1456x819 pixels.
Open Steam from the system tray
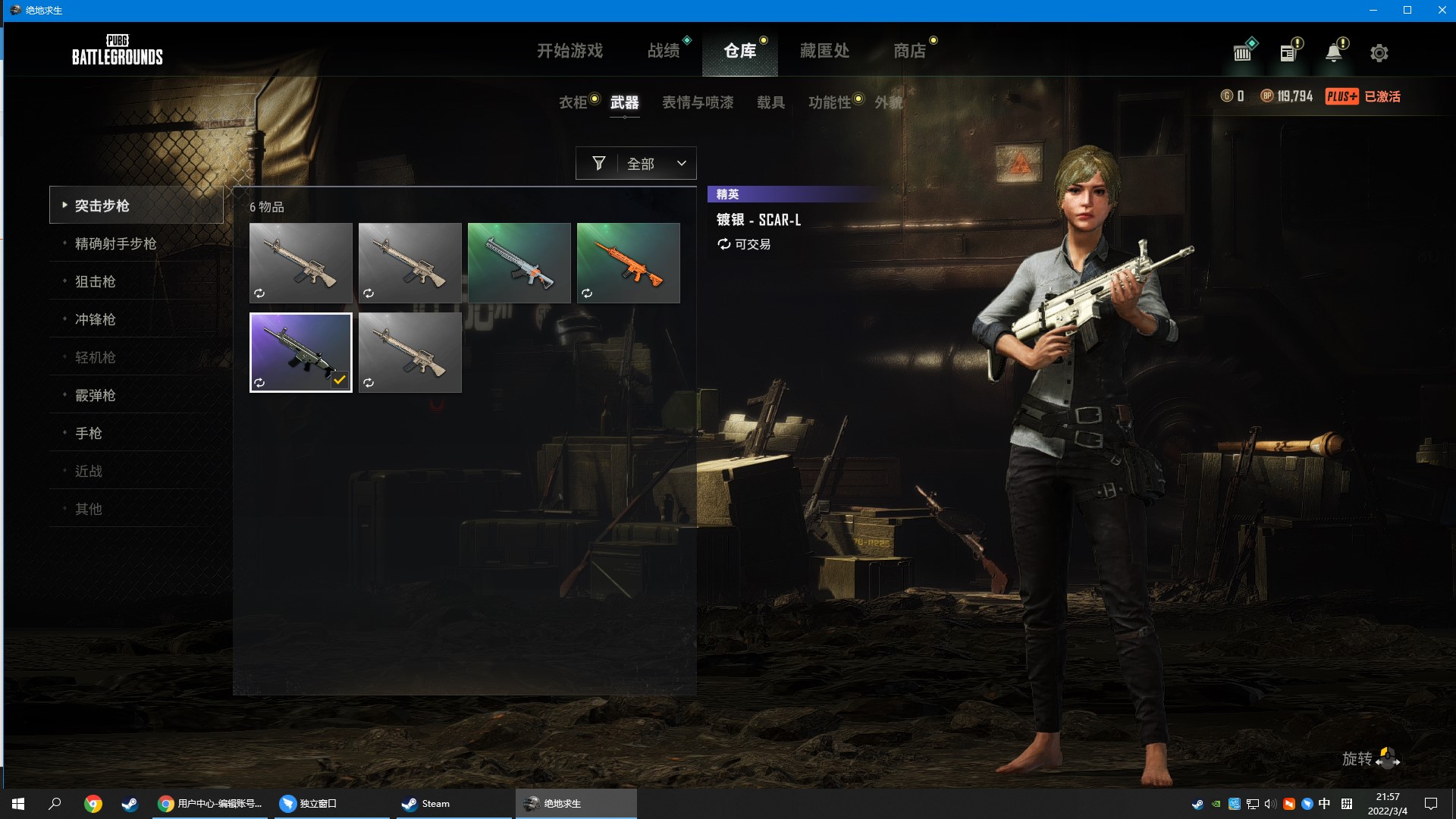[1199, 804]
